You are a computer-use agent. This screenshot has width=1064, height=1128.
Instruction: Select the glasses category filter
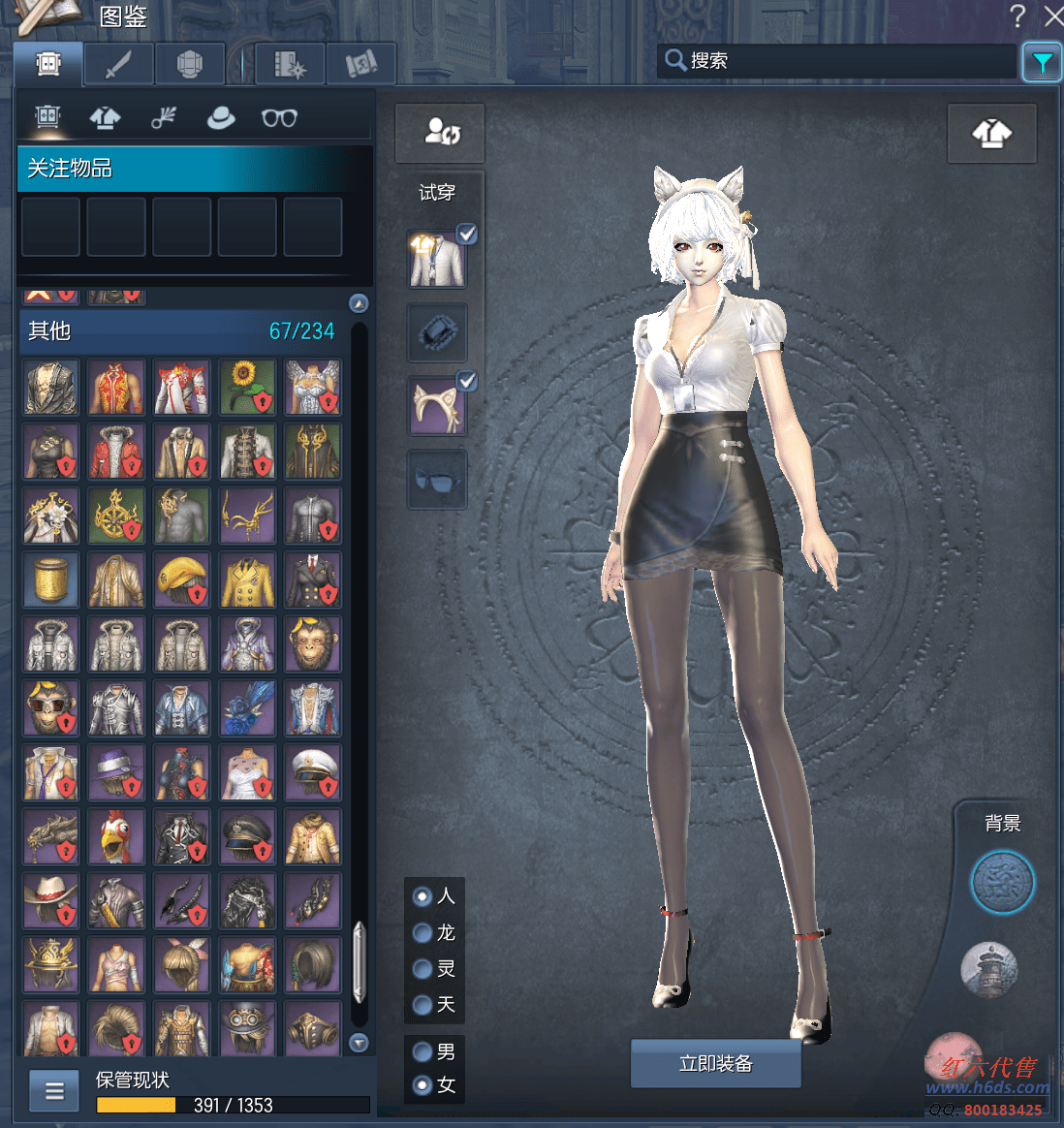[x=279, y=118]
